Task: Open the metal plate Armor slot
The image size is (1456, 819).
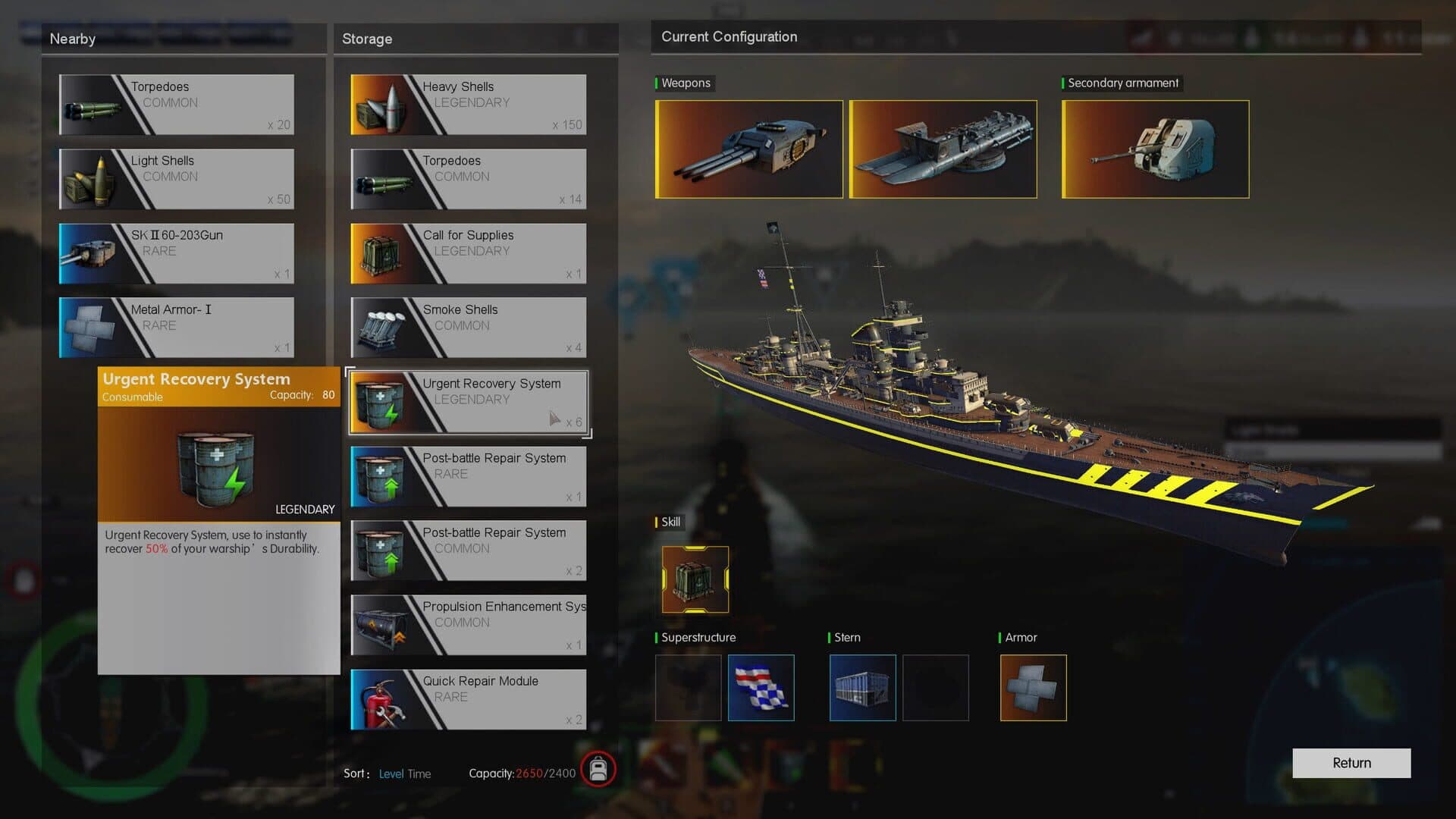Action: 1033,688
